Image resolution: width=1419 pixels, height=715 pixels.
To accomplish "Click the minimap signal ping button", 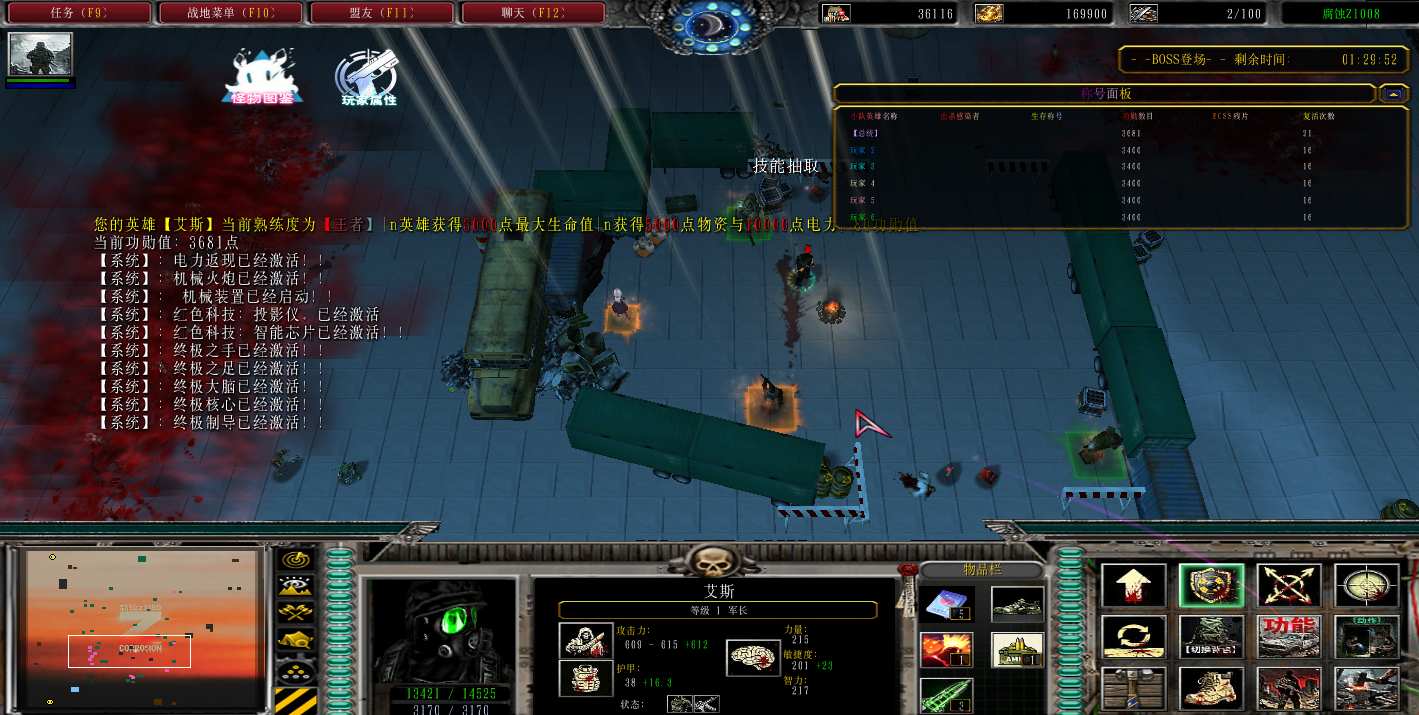I will pos(295,559).
